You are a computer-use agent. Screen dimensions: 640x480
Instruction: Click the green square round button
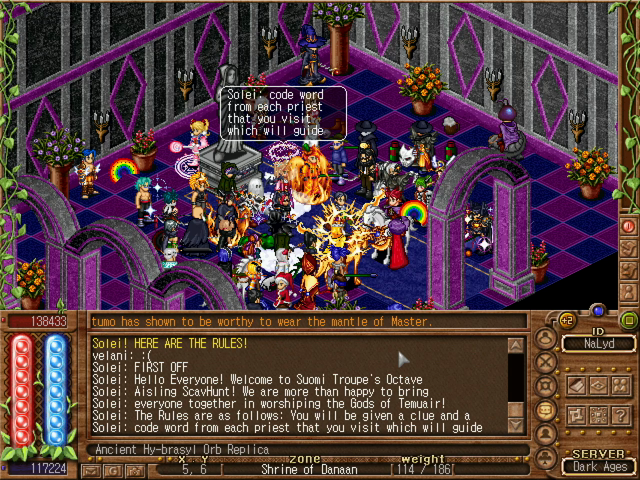click(628, 320)
